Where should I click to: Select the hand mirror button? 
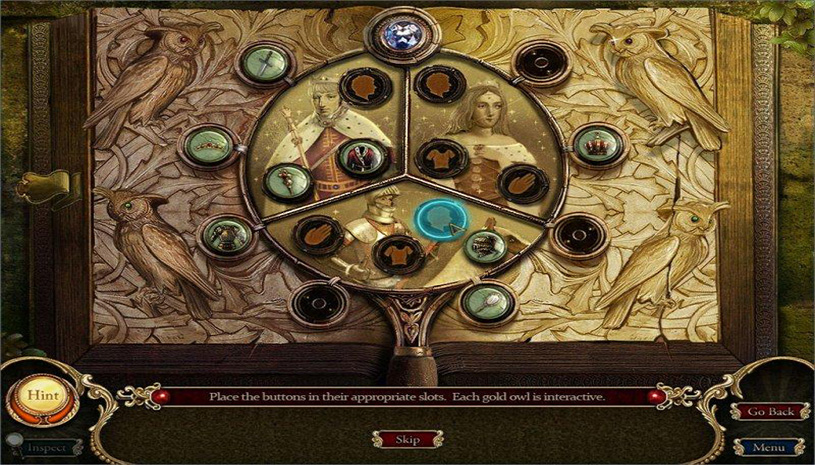(x=490, y=296)
